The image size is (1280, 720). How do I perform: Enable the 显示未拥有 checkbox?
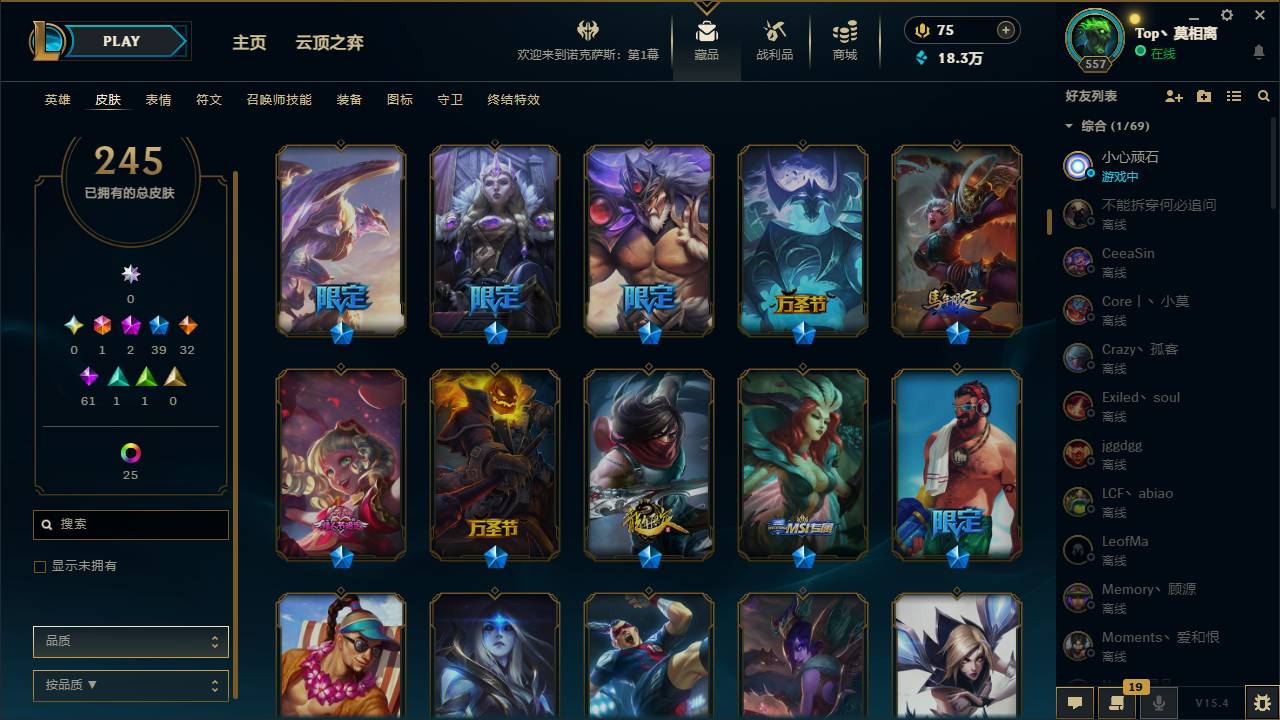click(39, 566)
